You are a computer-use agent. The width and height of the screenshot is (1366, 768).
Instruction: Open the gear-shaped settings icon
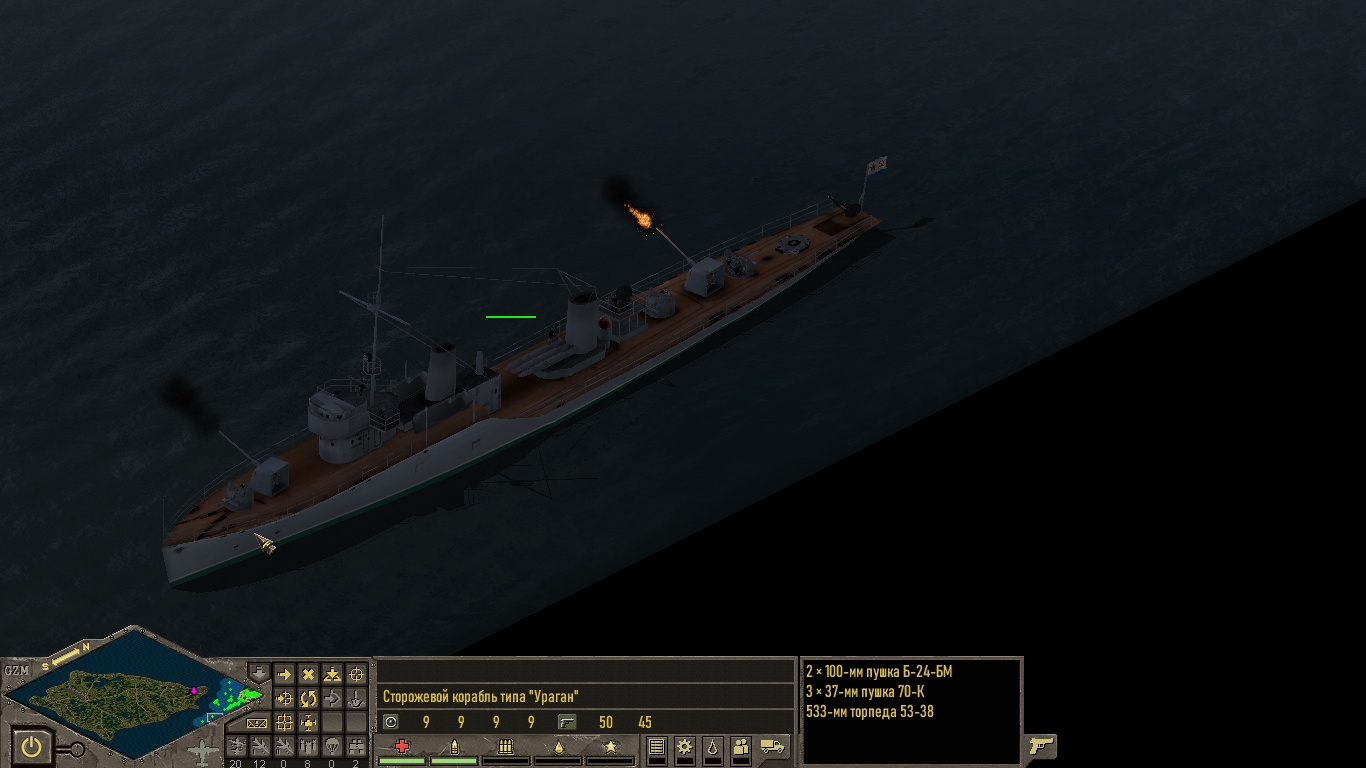(685, 746)
